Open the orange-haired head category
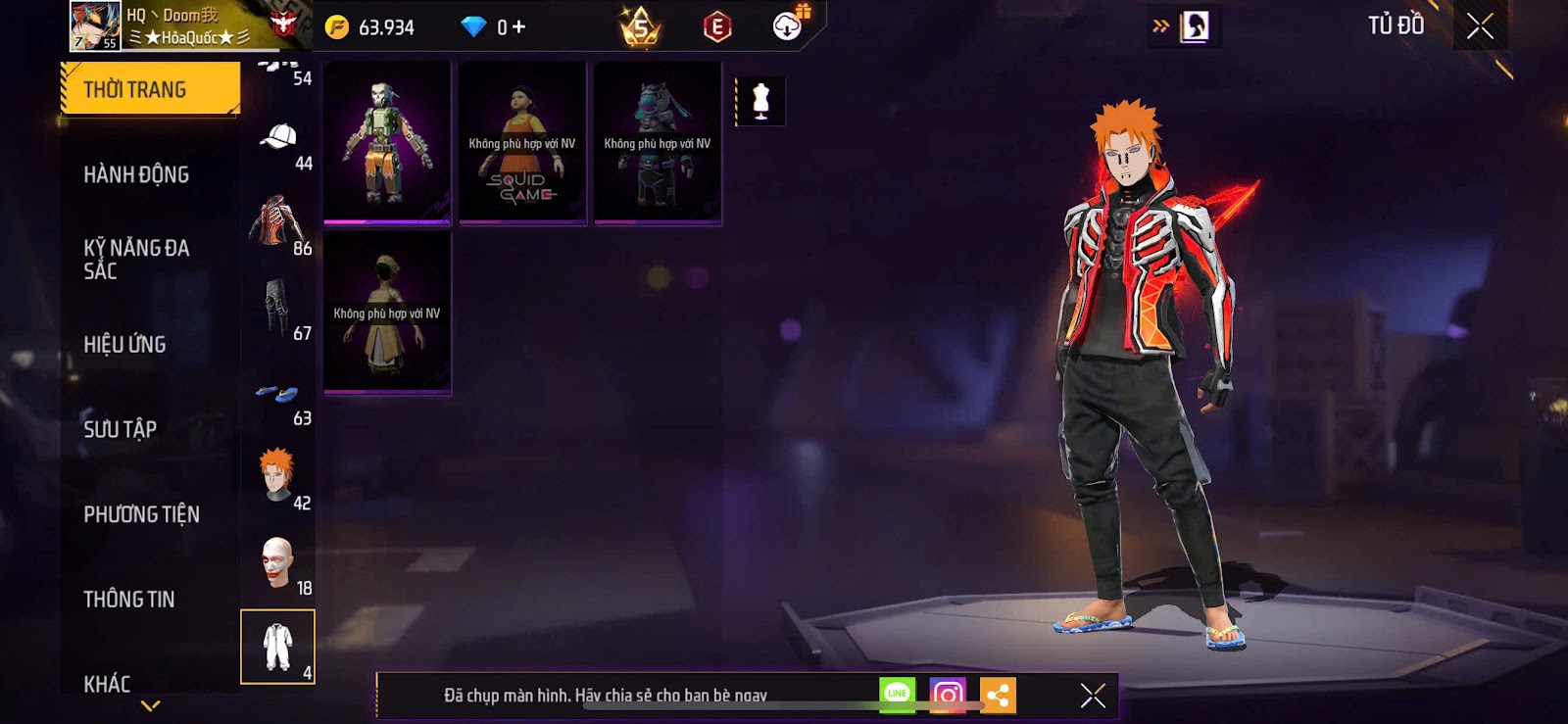The width and height of the screenshot is (1568, 724). pyautogui.click(x=279, y=478)
